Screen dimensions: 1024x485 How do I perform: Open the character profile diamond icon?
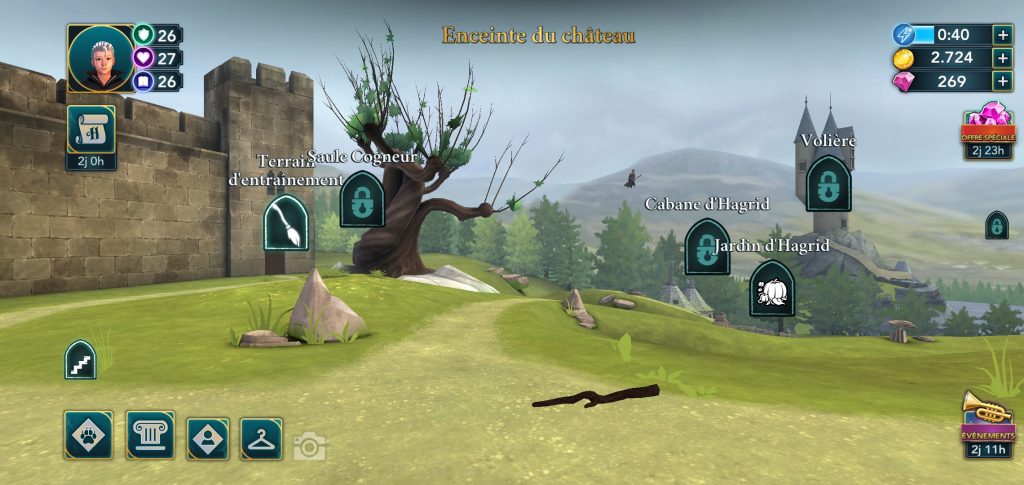point(208,438)
